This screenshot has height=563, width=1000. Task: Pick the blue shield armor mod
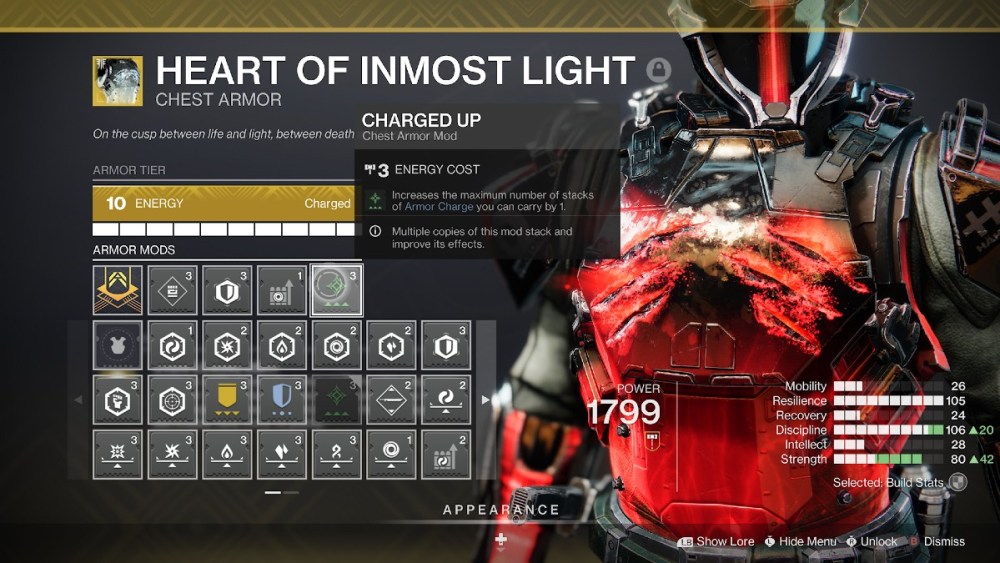click(x=281, y=400)
